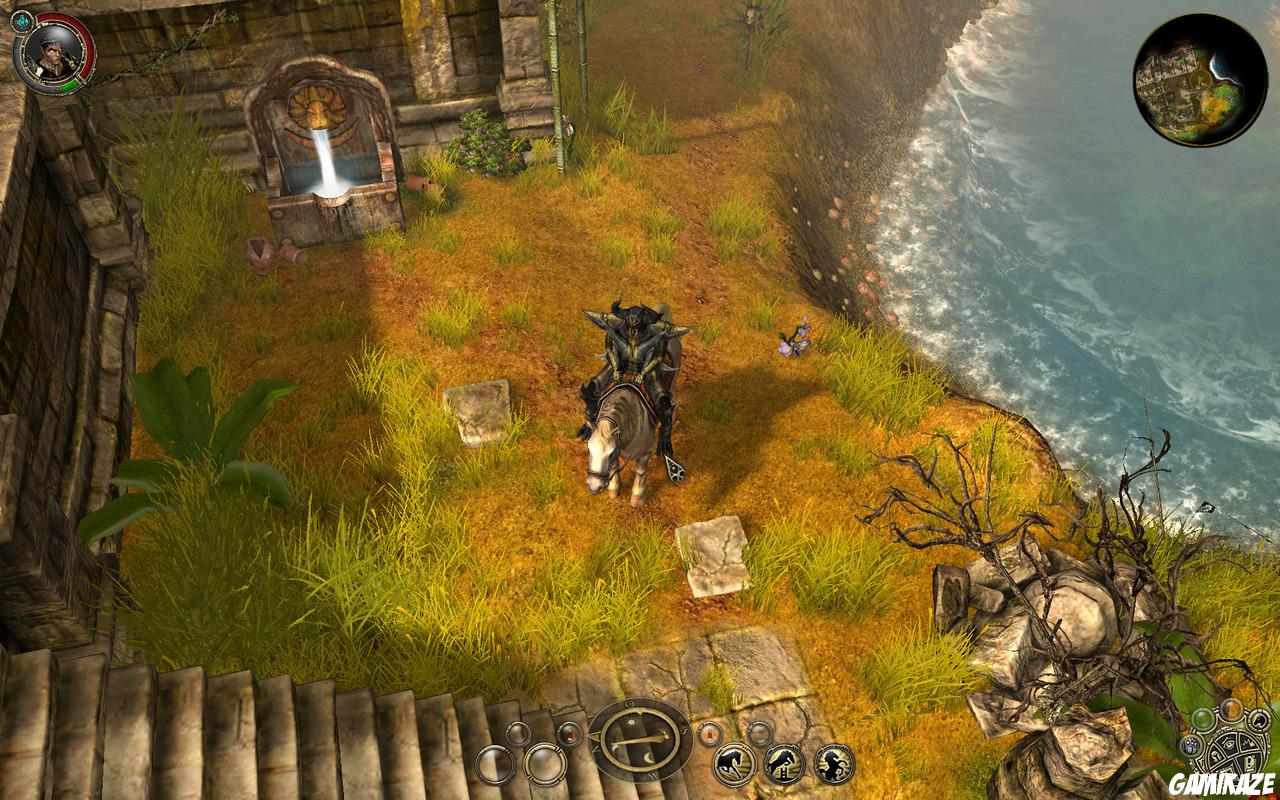Select the horse head icon above the wheel
Viewport: 1280px width, 800px height.
point(1258,722)
